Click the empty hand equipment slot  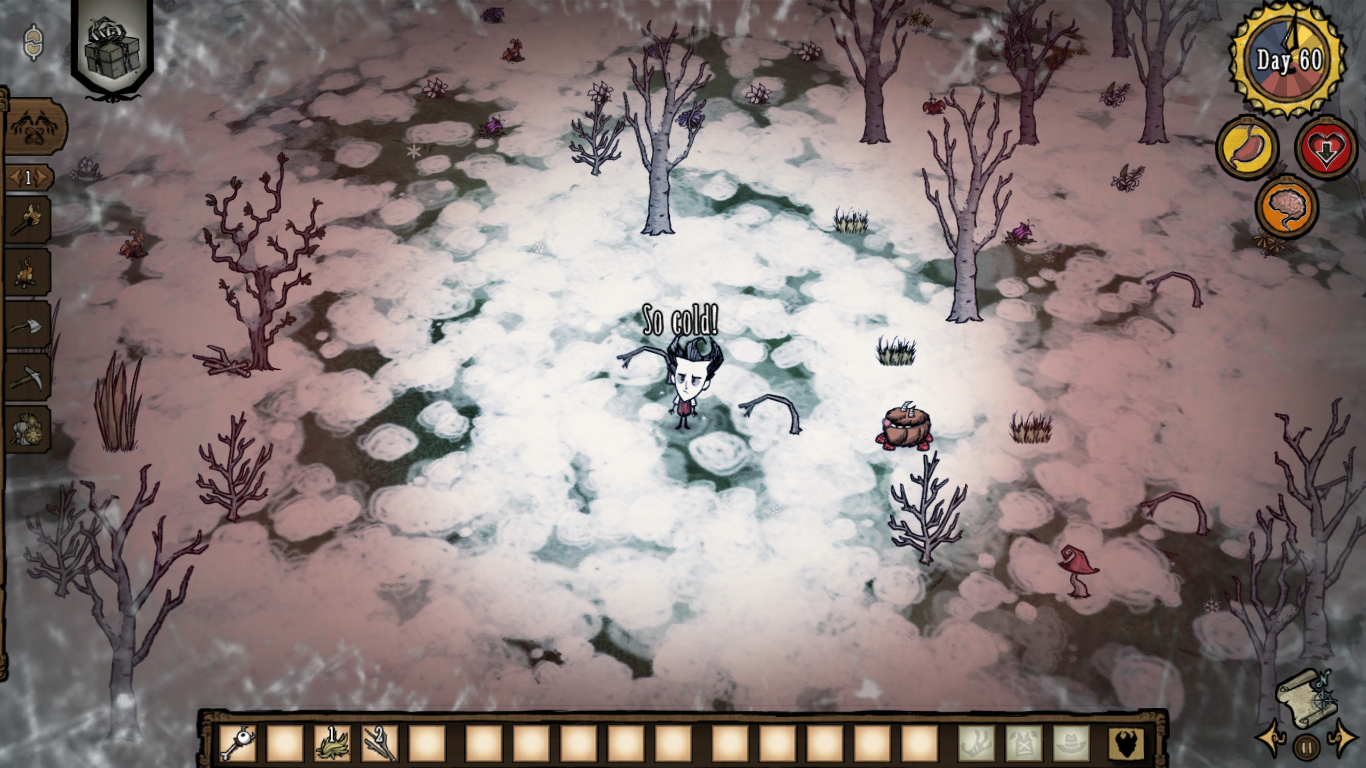click(976, 743)
